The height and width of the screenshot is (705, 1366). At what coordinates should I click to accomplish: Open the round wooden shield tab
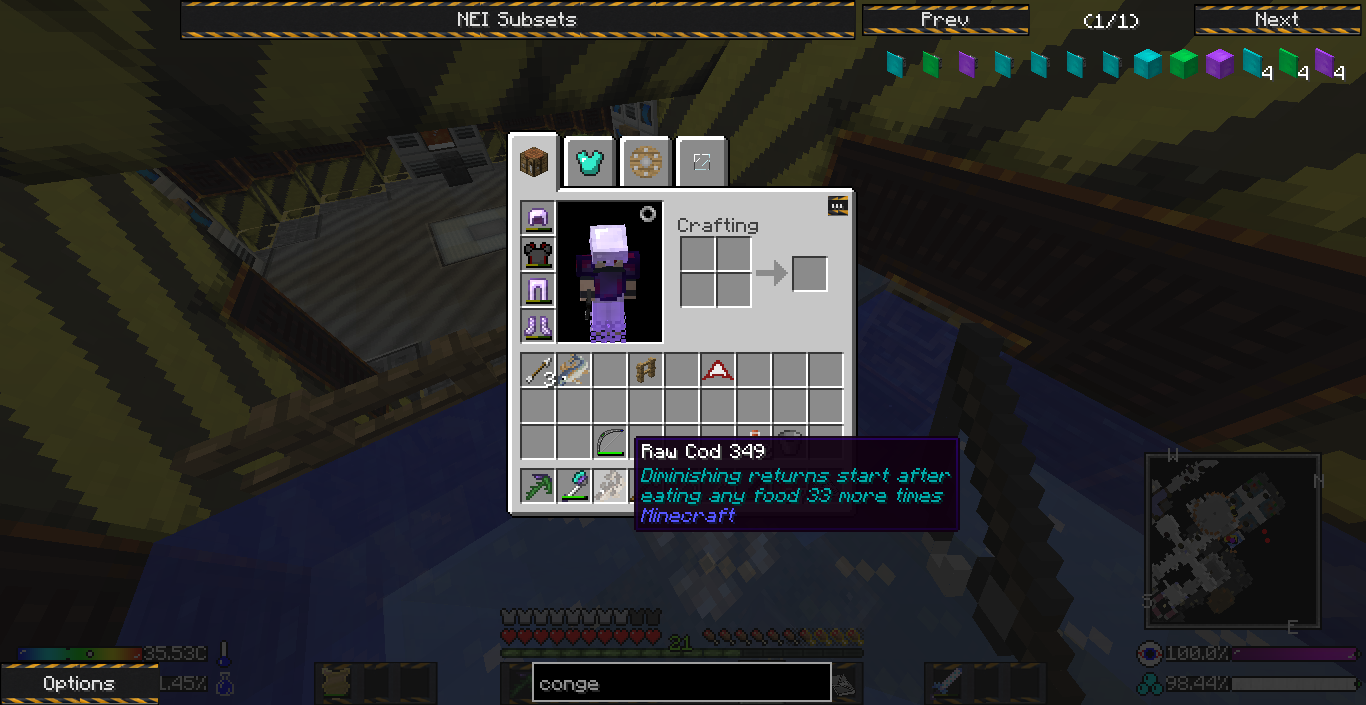[645, 161]
